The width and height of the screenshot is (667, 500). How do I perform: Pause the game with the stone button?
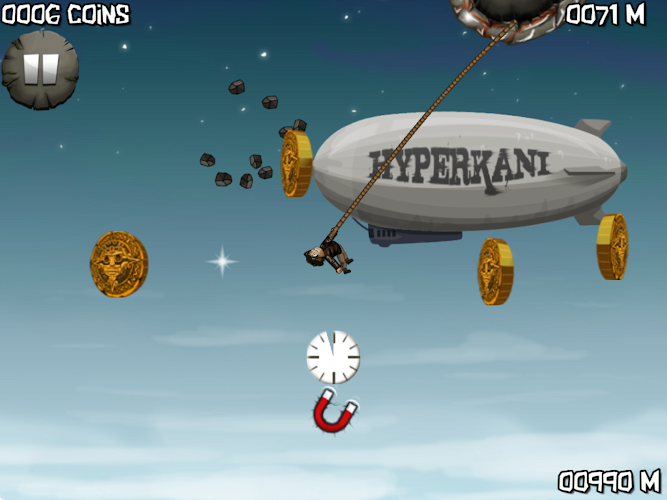coord(40,69)
